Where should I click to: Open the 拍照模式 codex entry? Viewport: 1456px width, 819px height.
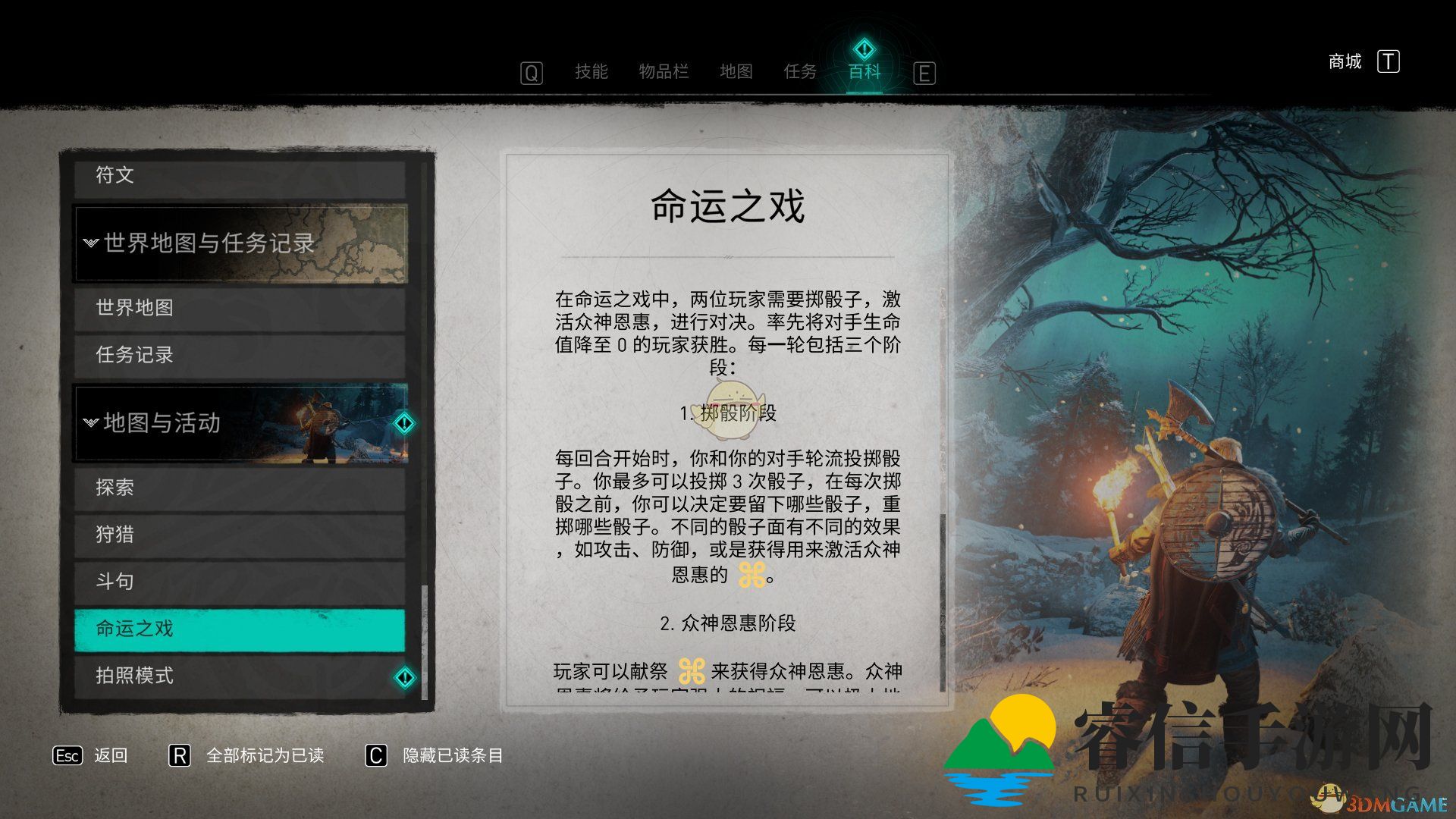[227, 675]
